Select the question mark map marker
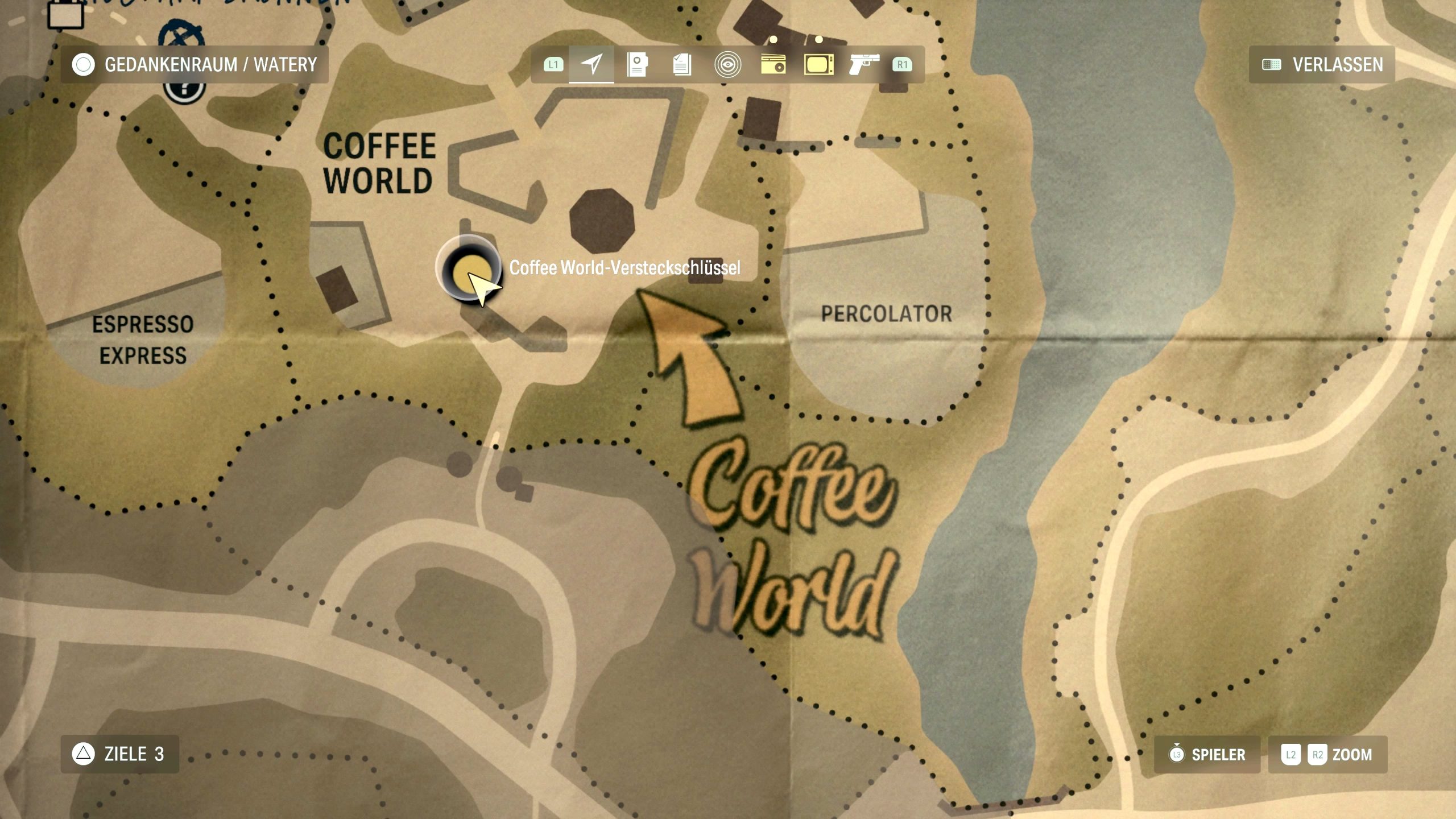This screenshot has width=1456, height=819. pyautogui.click(x=184, y=90)
